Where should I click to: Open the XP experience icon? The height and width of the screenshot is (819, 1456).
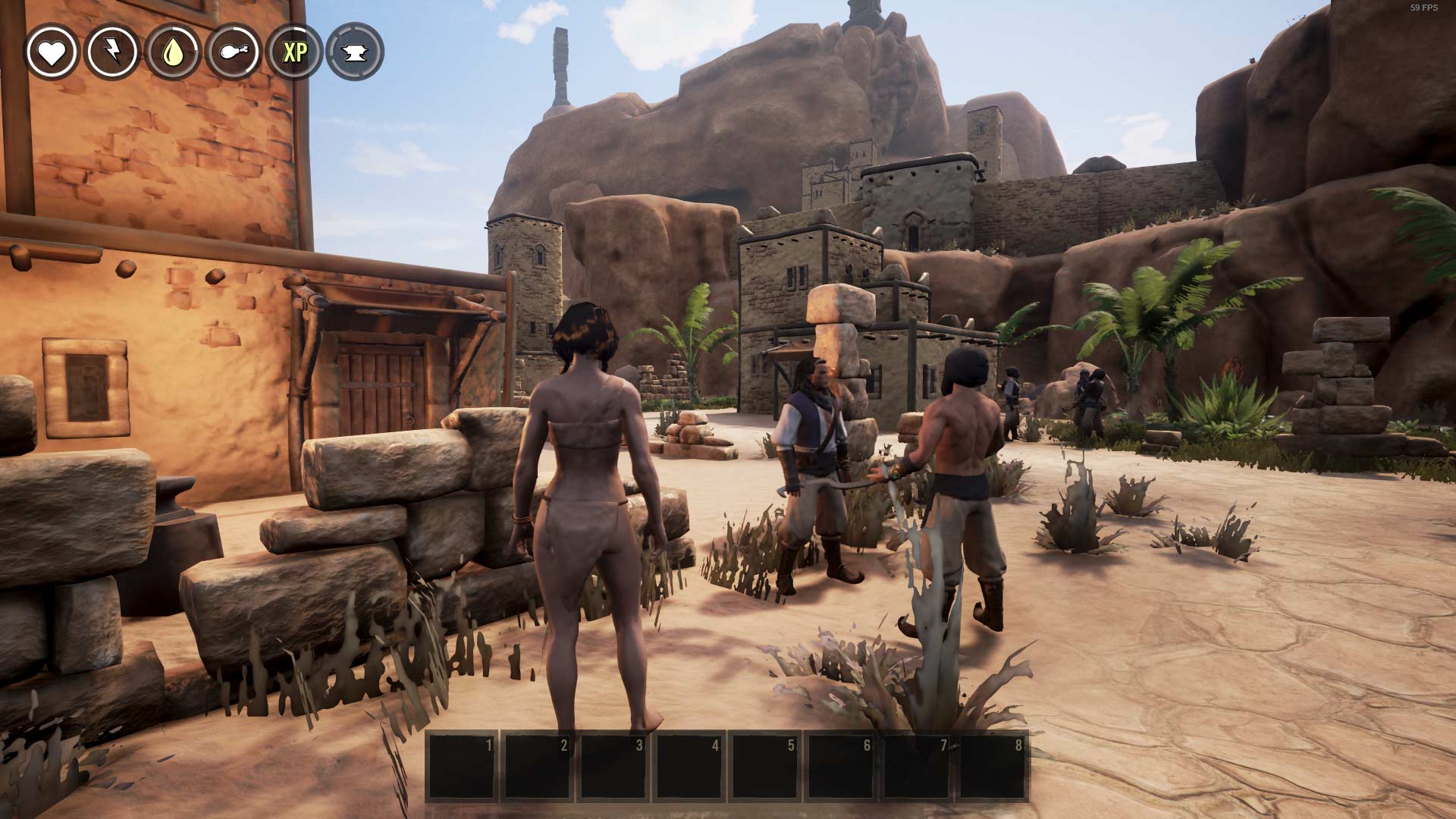coord(294,52)
